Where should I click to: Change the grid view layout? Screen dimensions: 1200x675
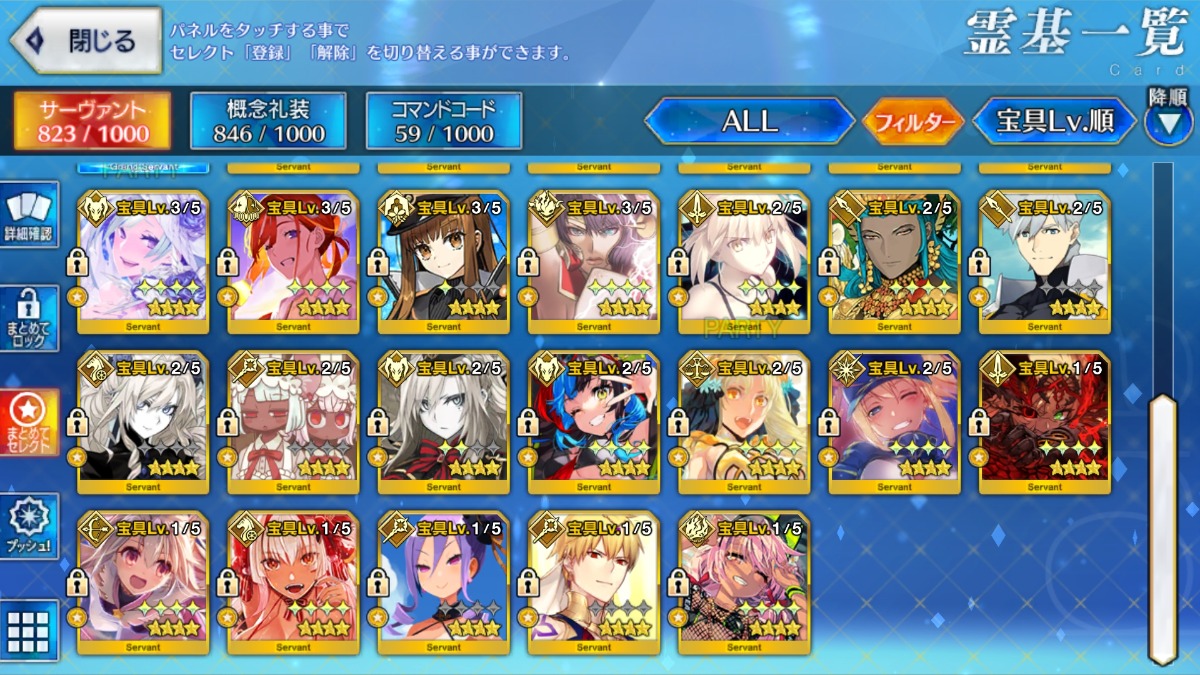pos(28,630)
